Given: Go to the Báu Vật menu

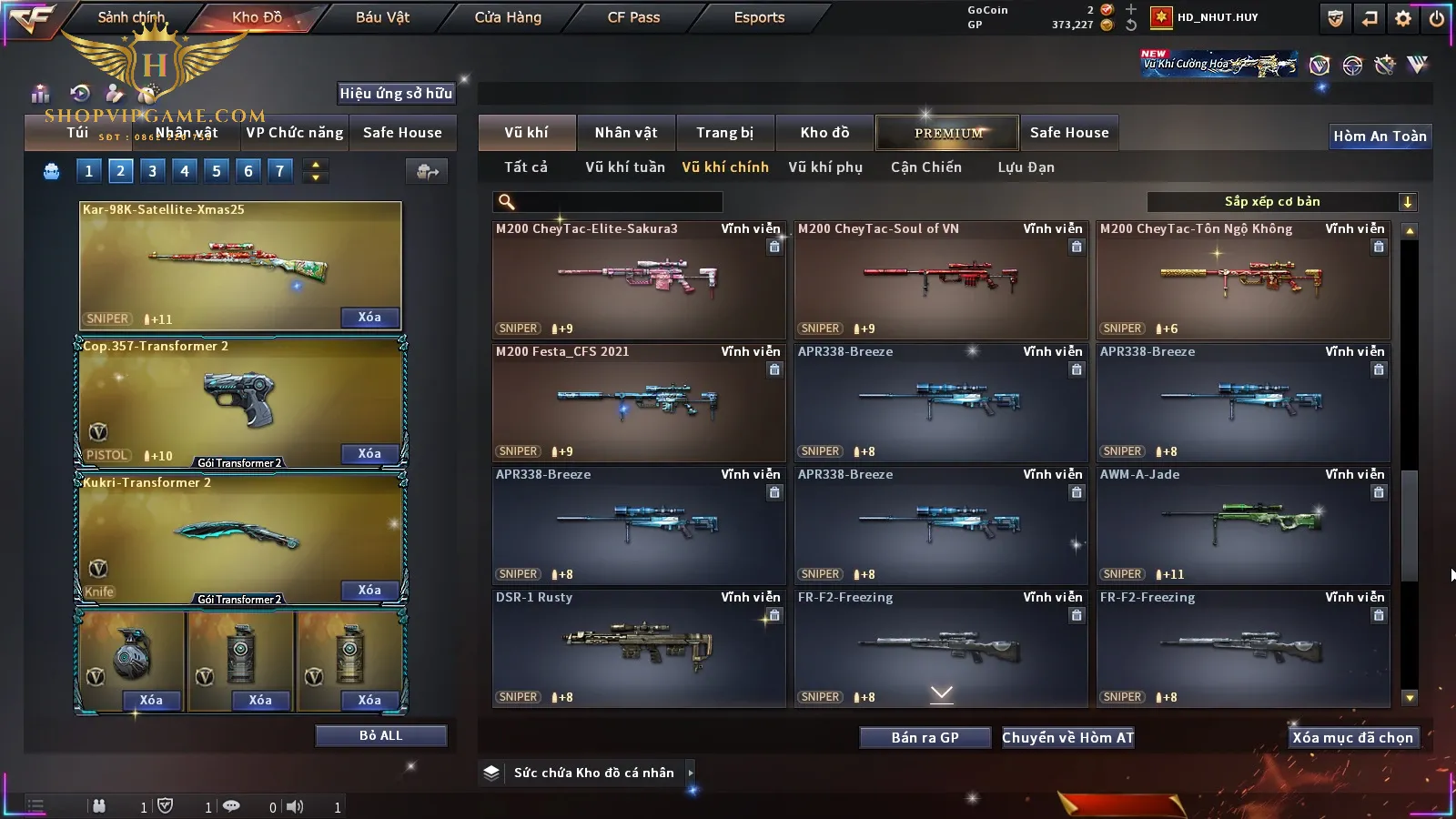Looking at the screenshot, I should (382, 17).
